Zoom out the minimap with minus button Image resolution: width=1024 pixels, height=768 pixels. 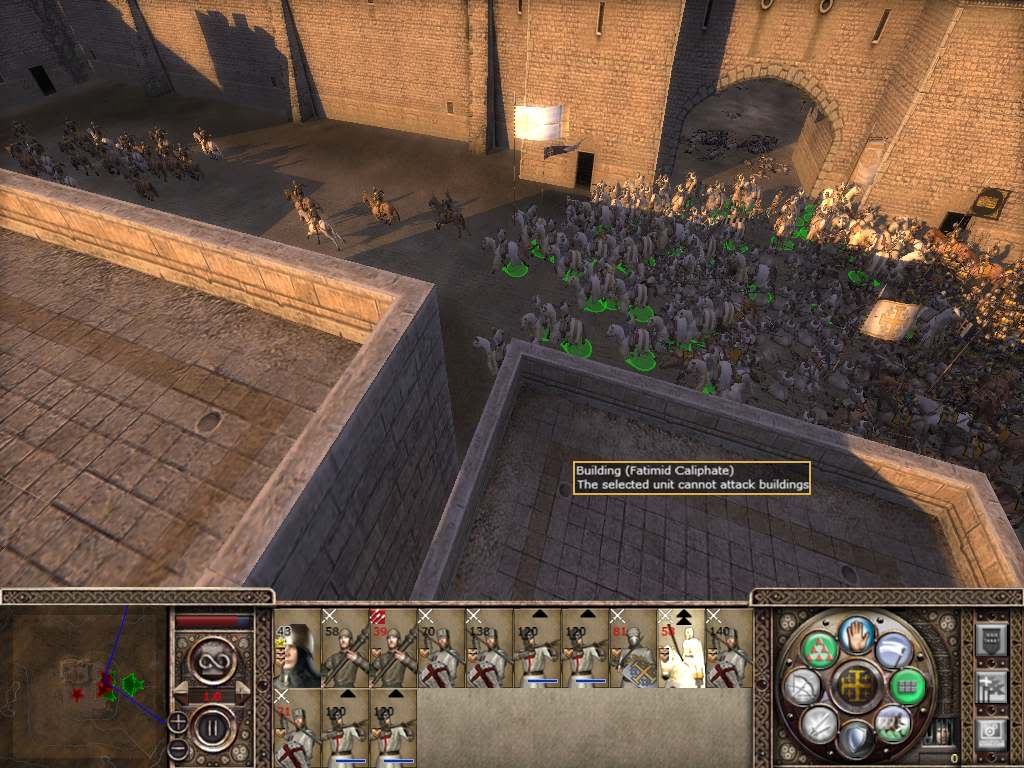[x=176, y=748]
